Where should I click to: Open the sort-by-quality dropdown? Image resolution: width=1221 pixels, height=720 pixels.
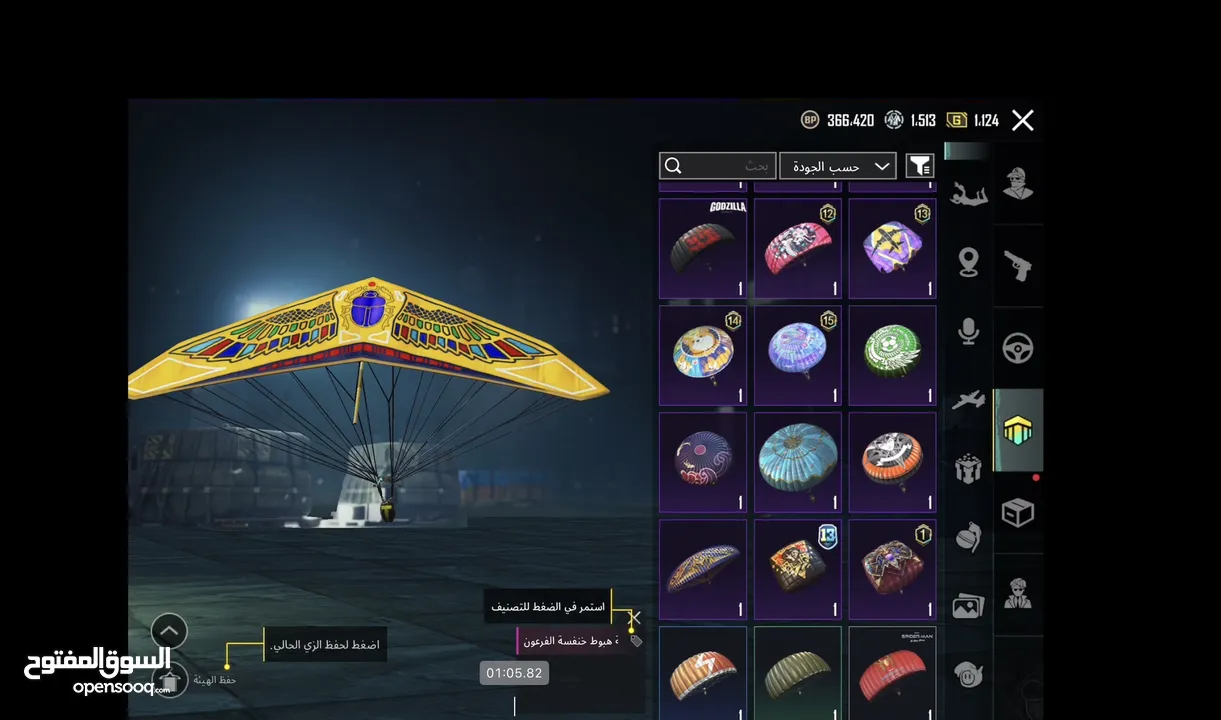(837, 166)
